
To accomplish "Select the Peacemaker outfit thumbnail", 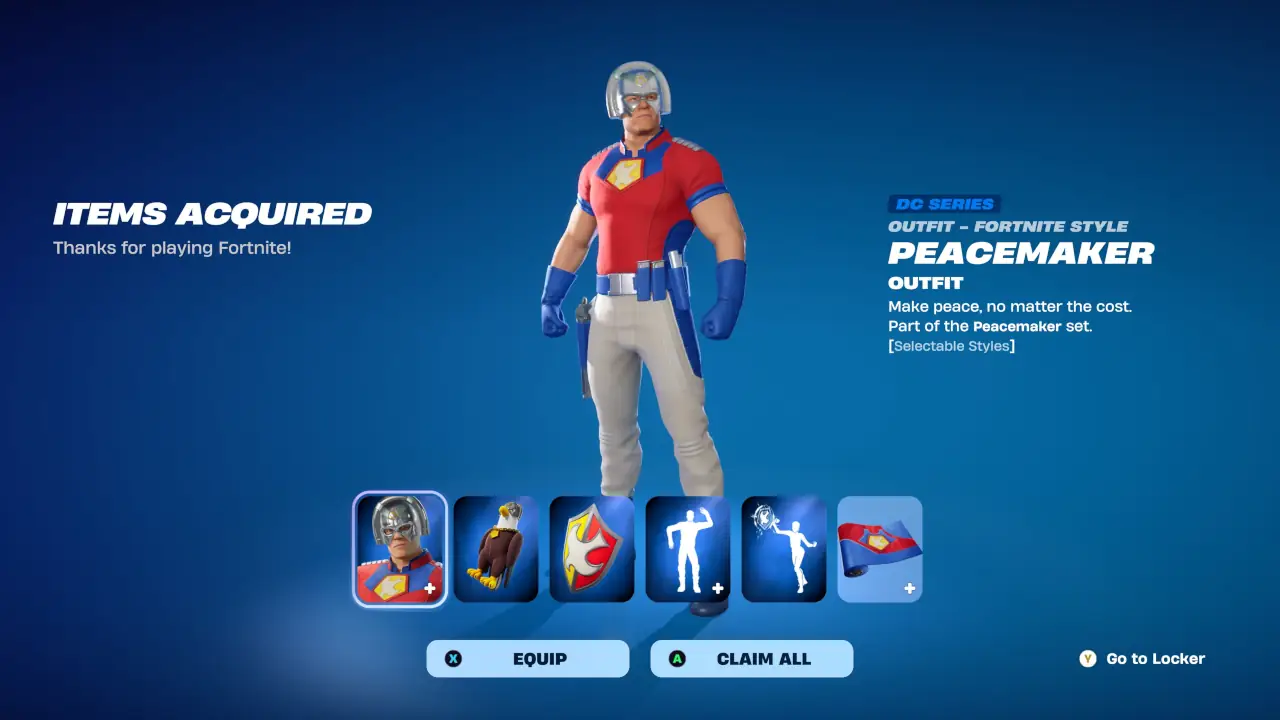I will coord(399,548).
